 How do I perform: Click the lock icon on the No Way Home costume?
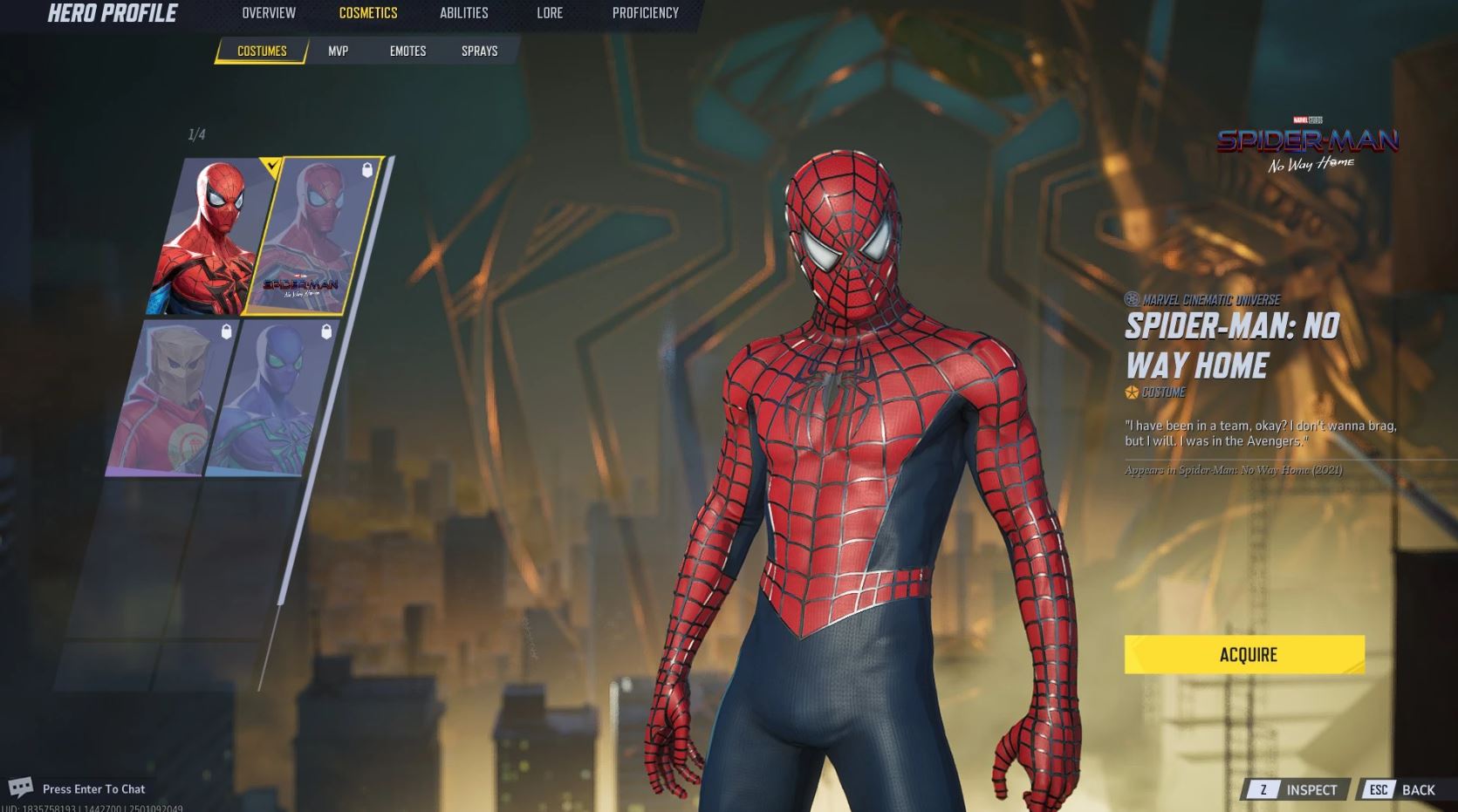tap(366, 169)
